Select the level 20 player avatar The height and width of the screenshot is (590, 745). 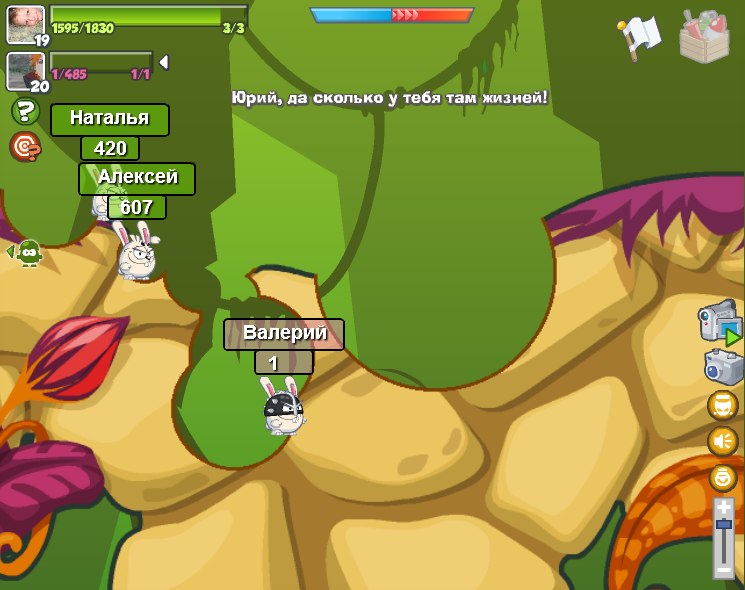(x=25, y=70)
